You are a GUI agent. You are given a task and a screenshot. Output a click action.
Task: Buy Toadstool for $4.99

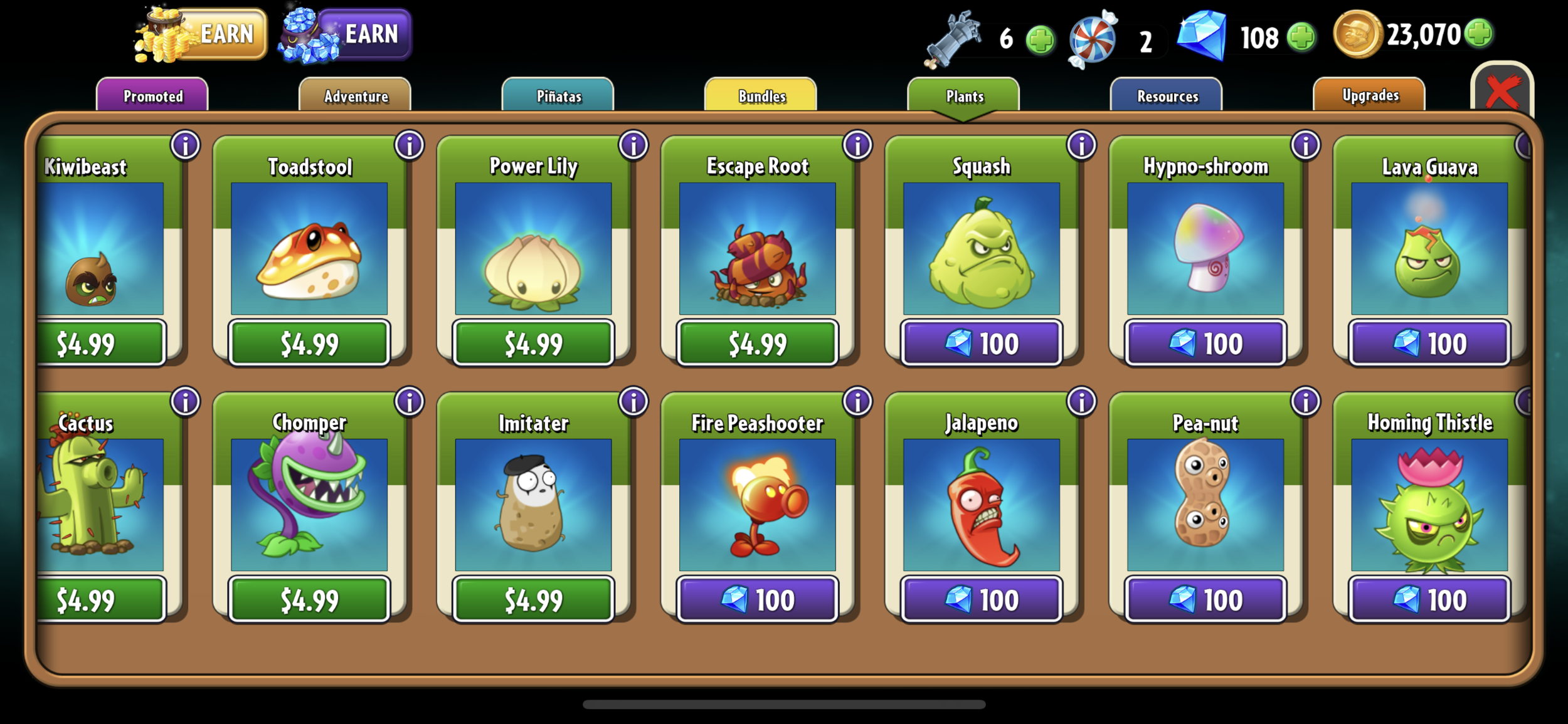coord(309,344)
